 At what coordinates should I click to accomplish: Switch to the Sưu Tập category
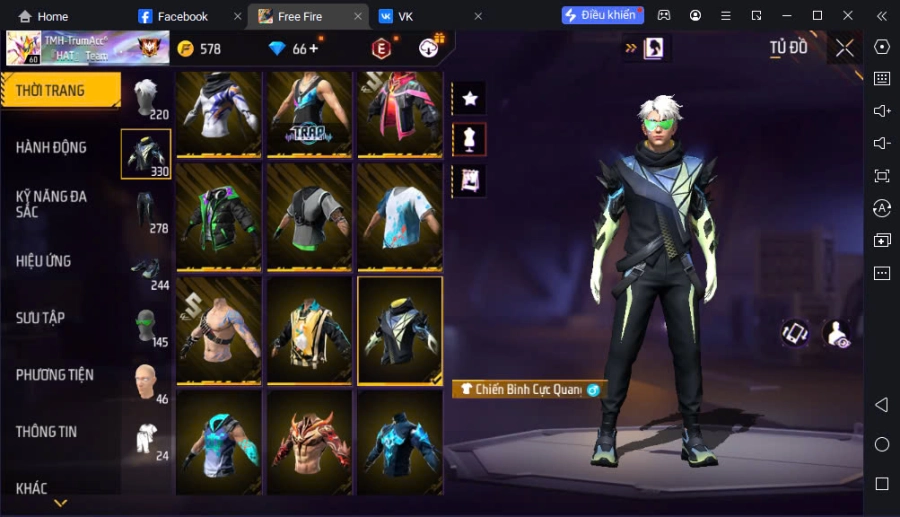click(41, 318)
